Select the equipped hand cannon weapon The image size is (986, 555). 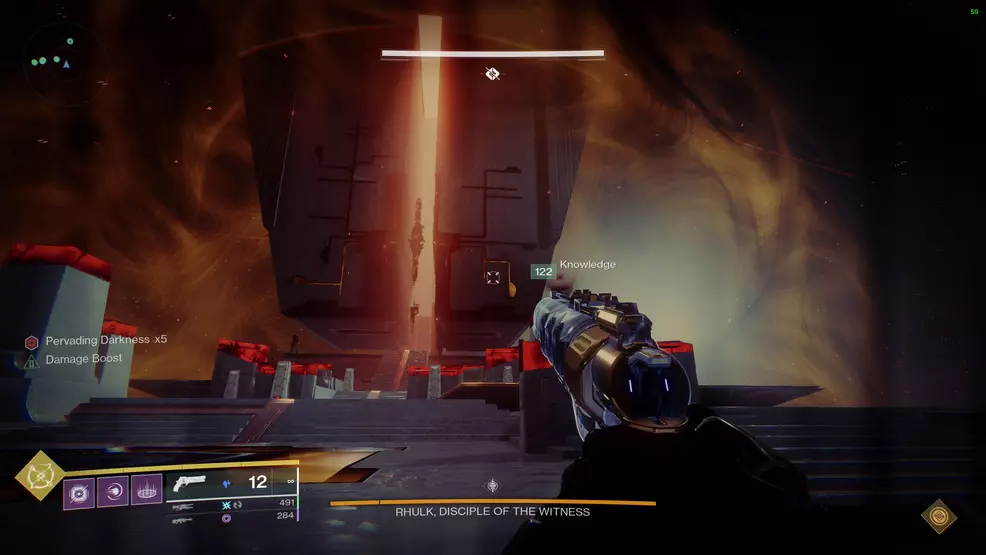[188, 483]
